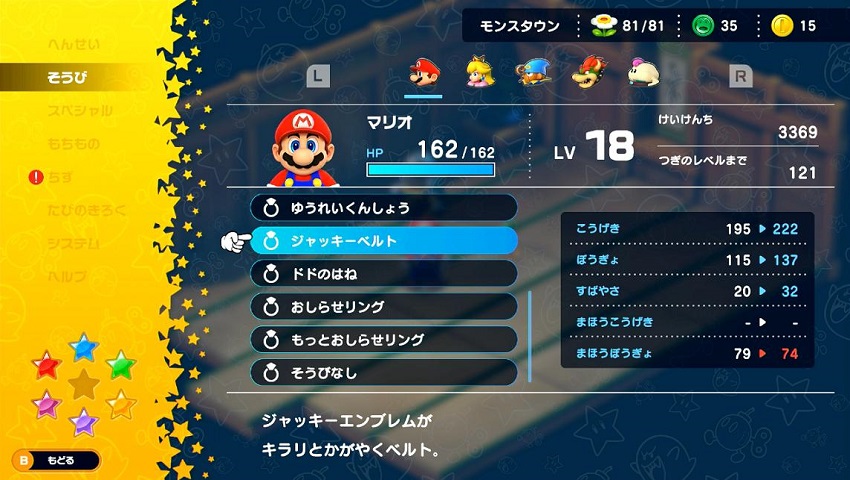
Task: Open the ヘルプ help menu entry
Action: pyautogui.click(x=67, y=276)
